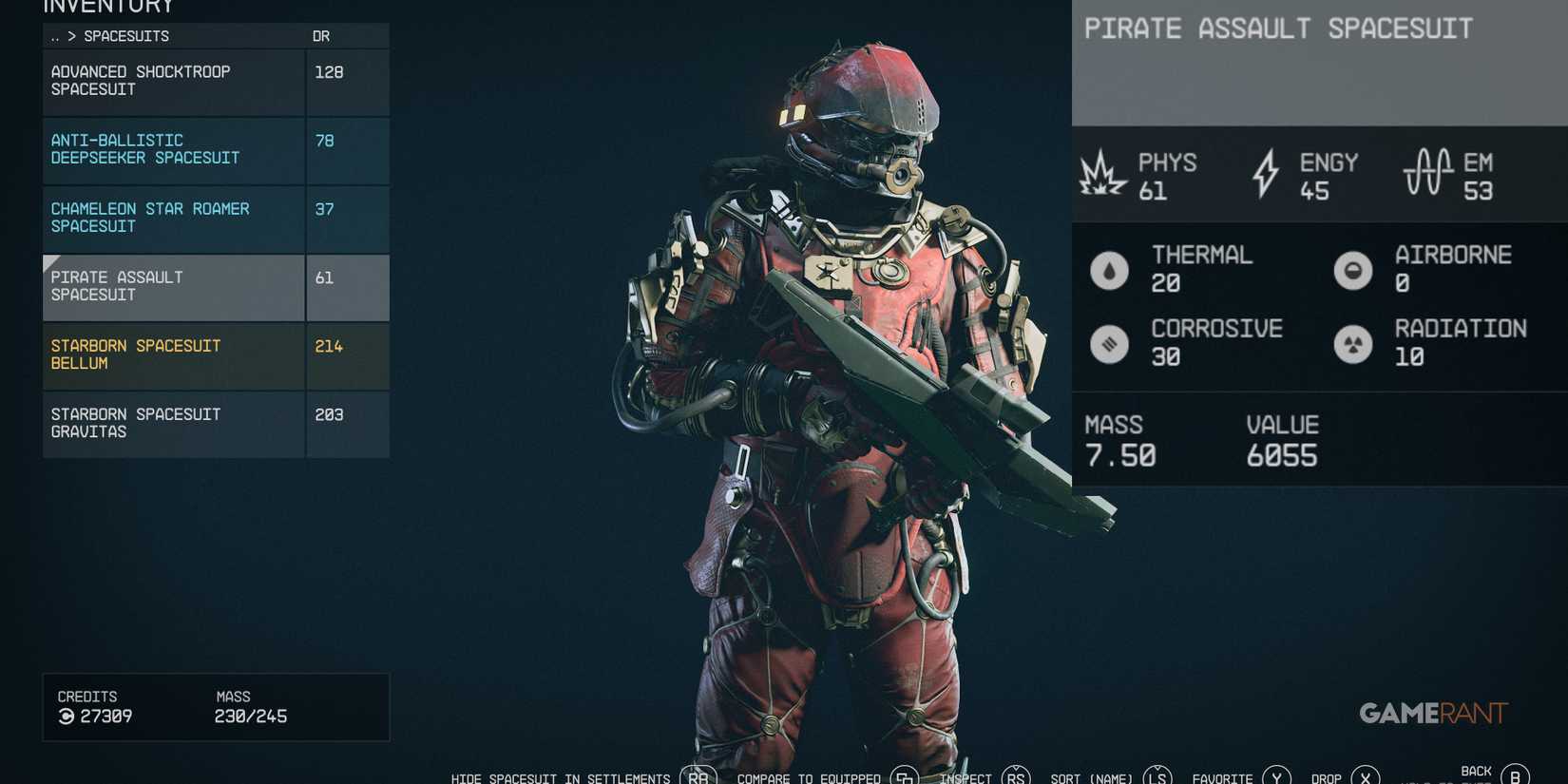This screenshot has height=784, width=1568.
Task: Select the ENGY lightning bolt icon
Action: click(x=1265, y=175)
